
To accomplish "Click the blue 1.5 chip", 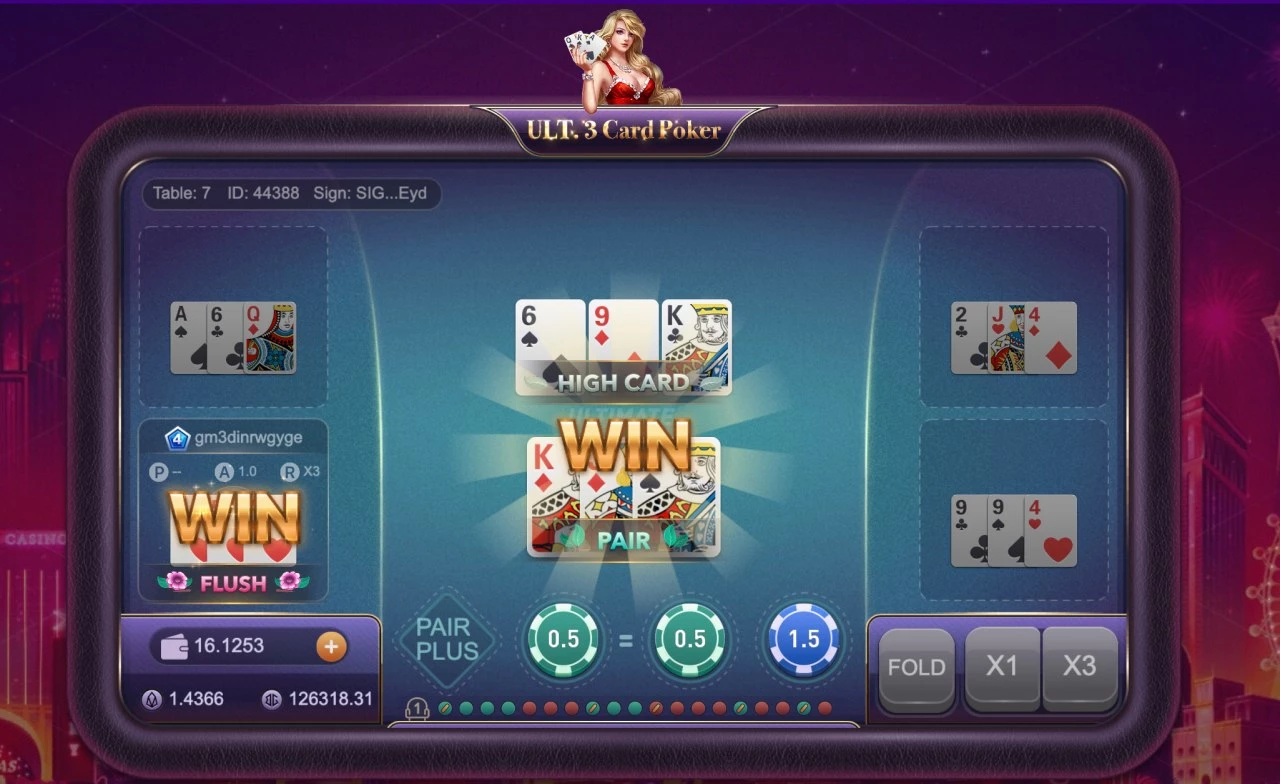I will pyautogui.click(x=804, y=640).
